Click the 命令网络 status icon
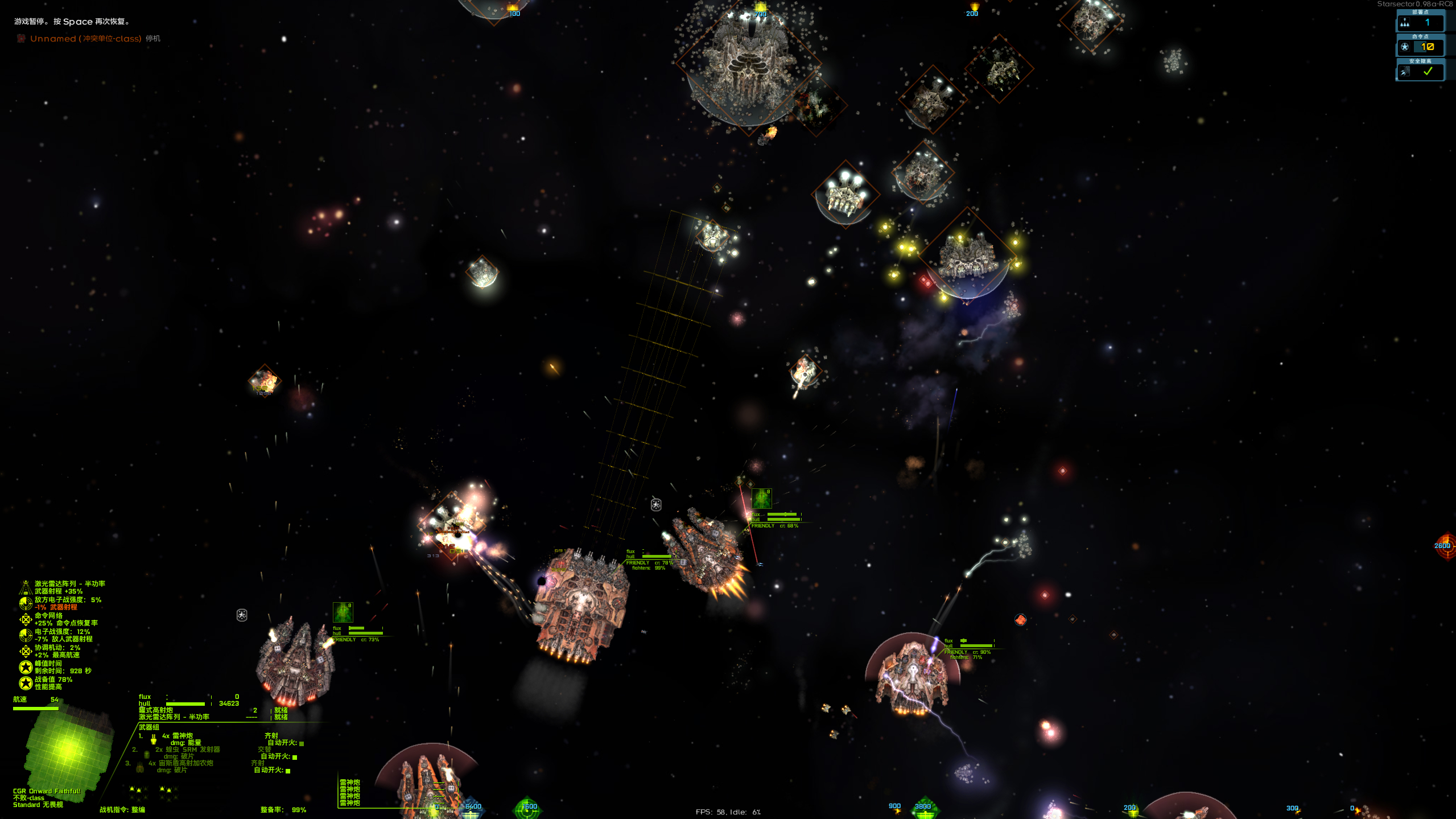1456x819 pixels. [26, 619]
